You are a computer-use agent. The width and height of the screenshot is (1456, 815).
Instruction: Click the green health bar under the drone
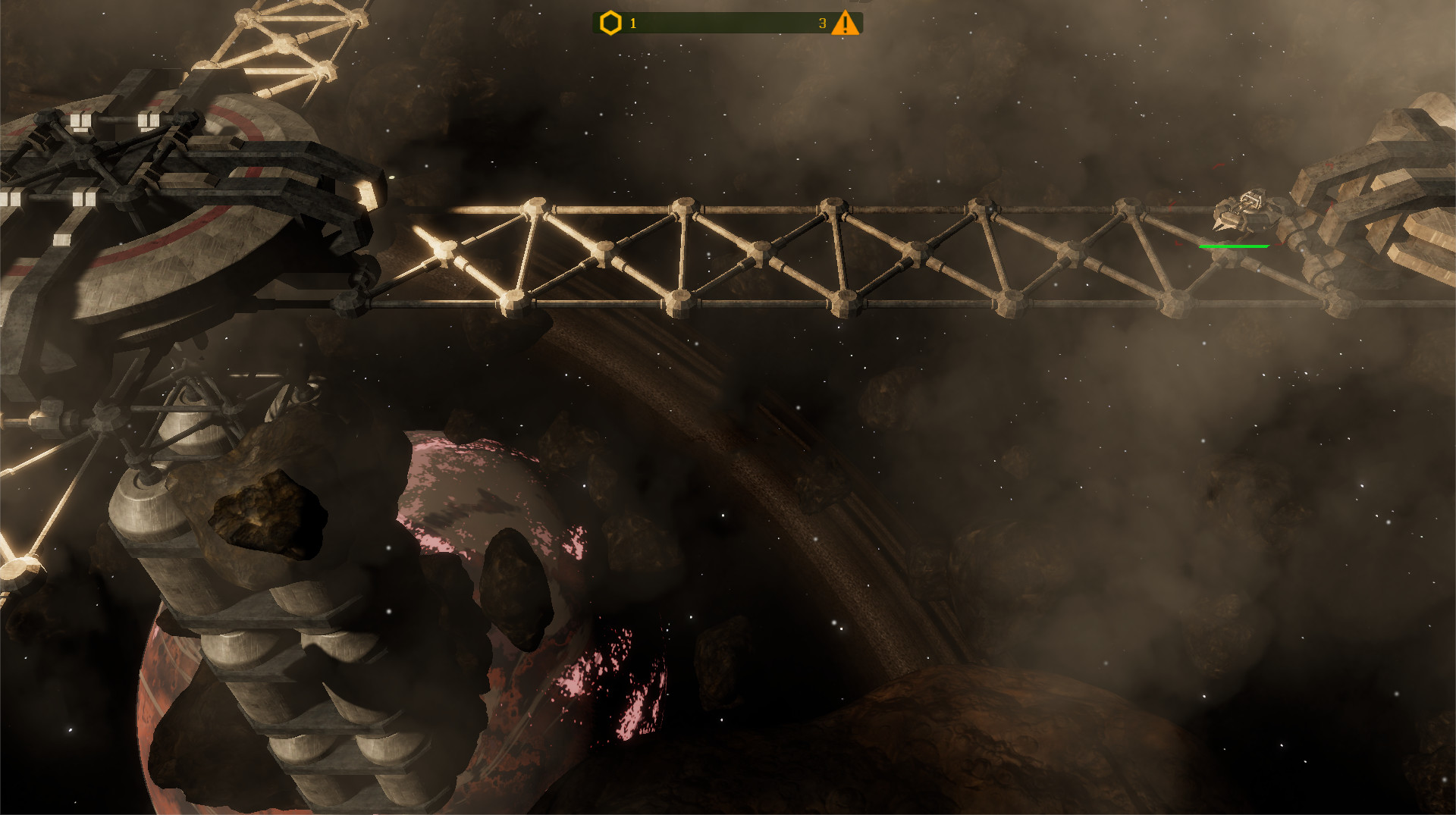(x=1235, y=246)
